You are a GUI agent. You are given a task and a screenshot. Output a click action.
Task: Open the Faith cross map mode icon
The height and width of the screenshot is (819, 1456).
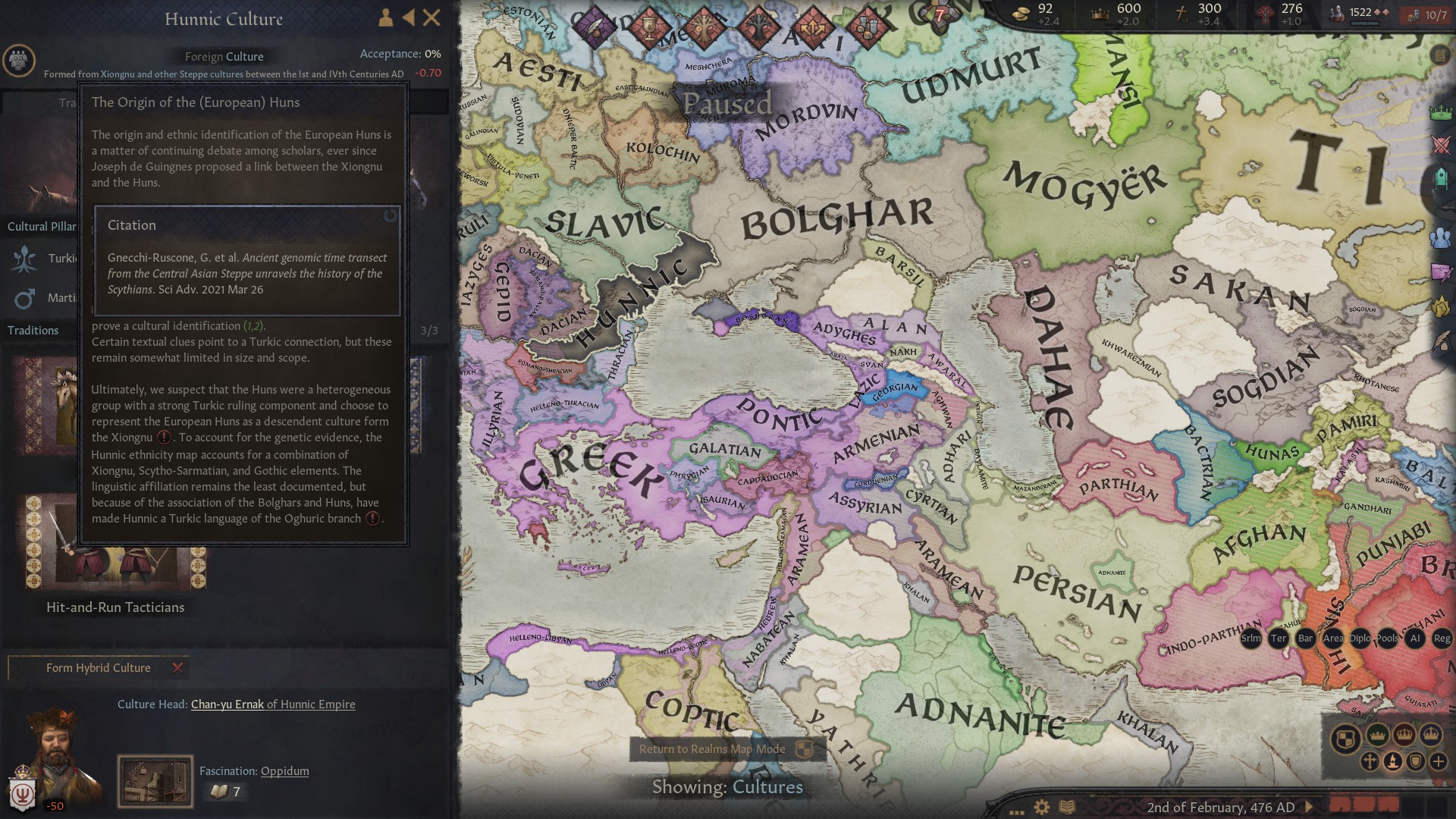[x=1370, y=762]
